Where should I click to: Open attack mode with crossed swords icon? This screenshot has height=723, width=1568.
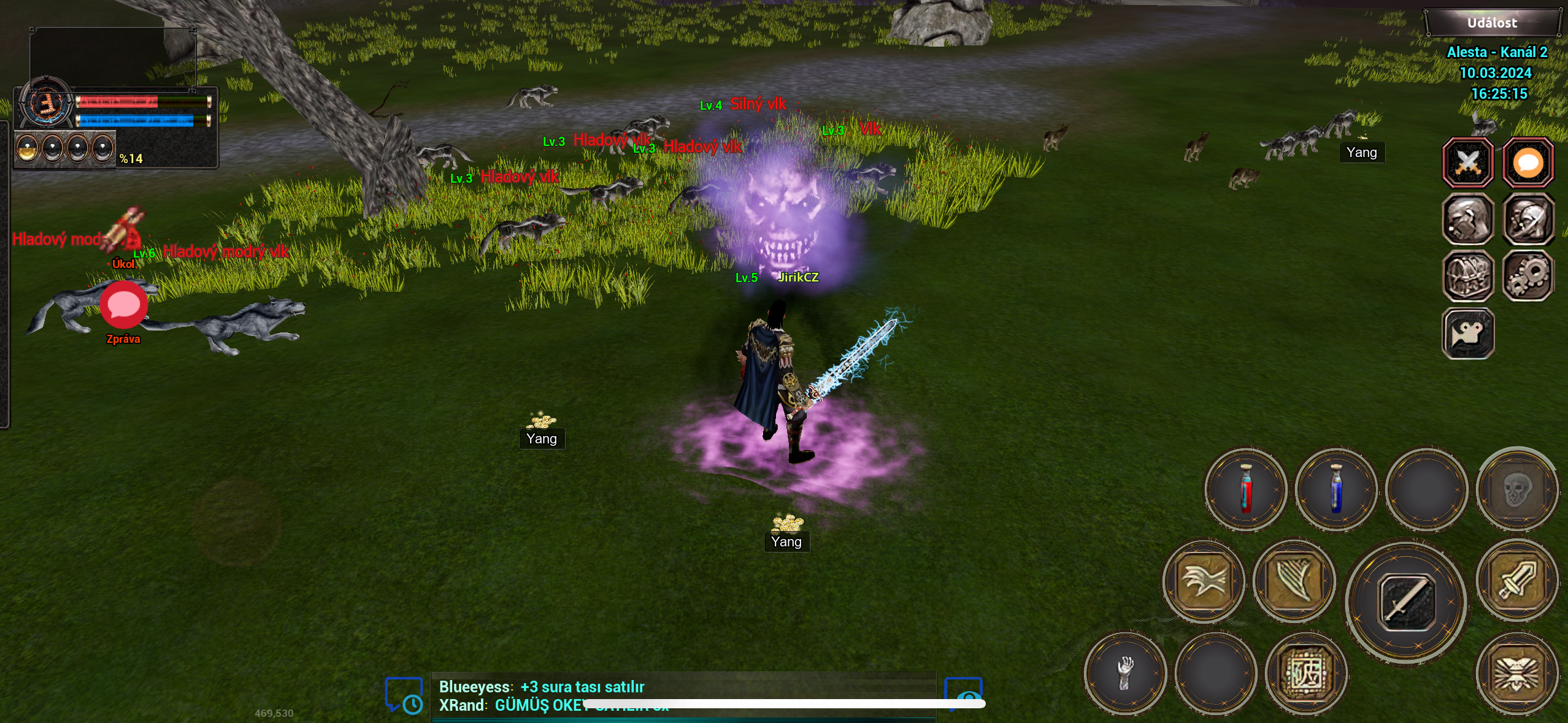pyautogui.click(x=1468, y=163)
